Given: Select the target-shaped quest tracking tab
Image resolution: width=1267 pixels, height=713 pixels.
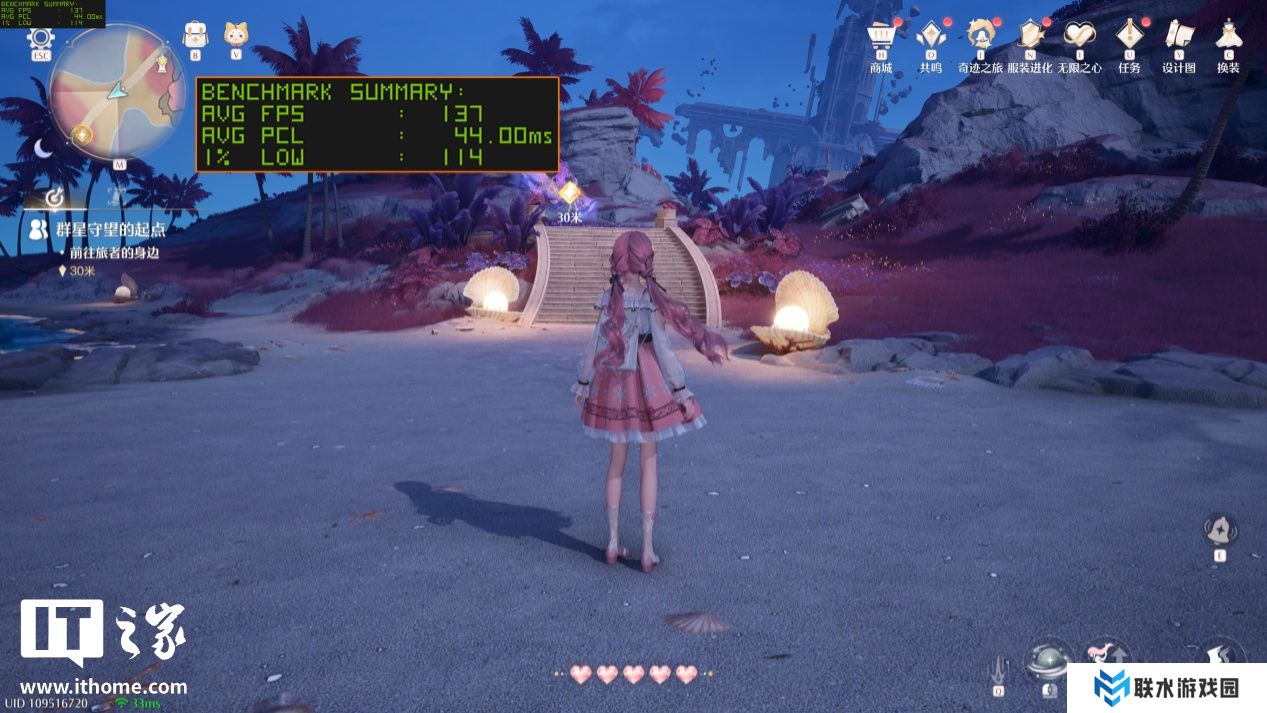Looking at the screenshot, I should [56, 196].
